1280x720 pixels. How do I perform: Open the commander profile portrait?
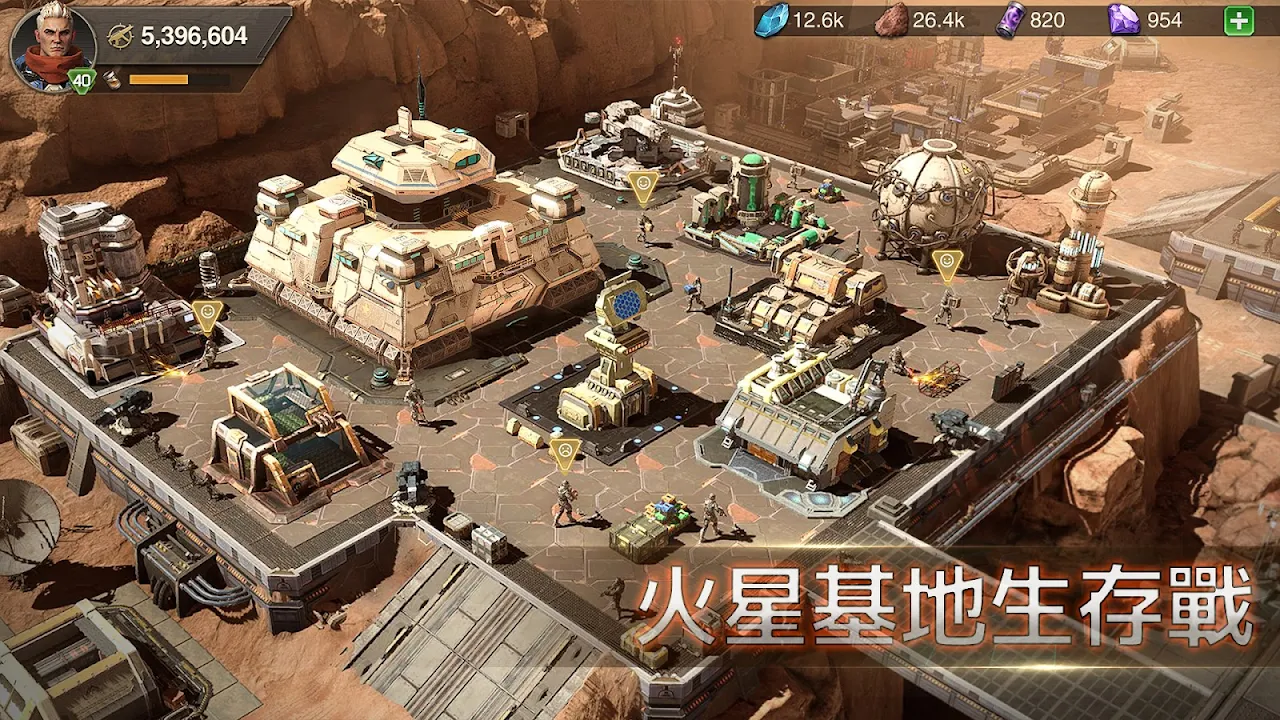click(52, 45)
